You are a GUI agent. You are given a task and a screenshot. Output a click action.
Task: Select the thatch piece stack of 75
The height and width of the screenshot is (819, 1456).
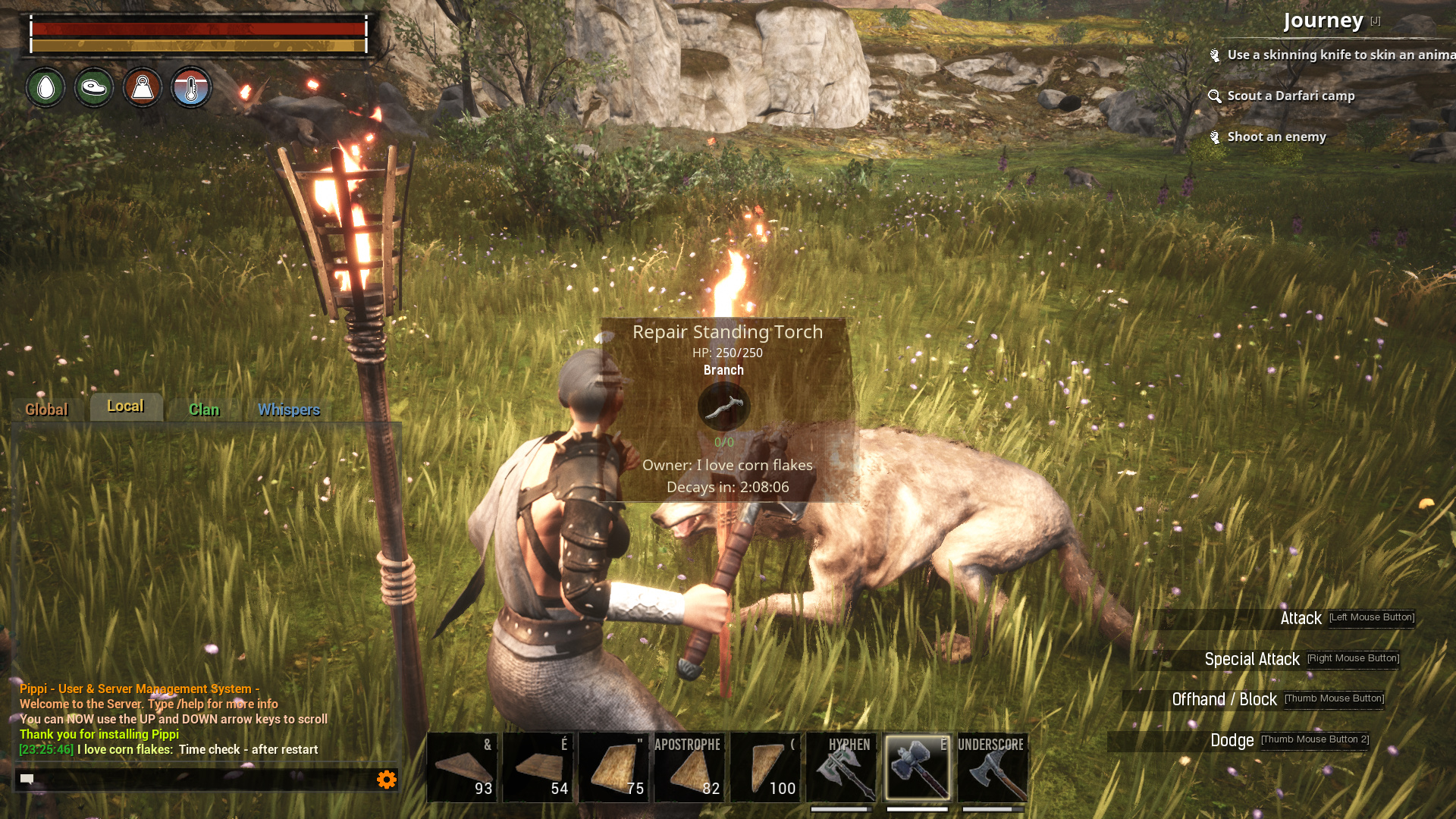click(614, 767)
